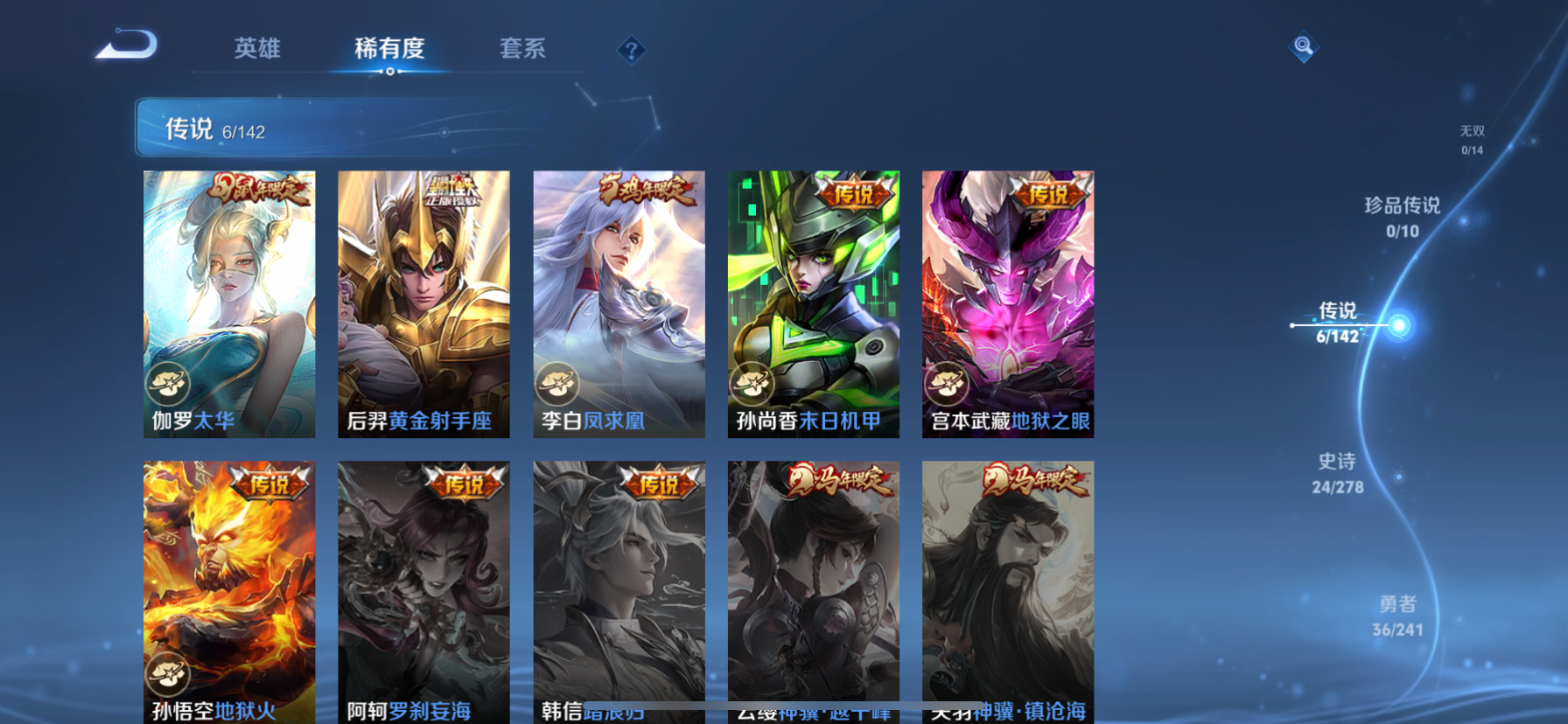Viewport: 1568px width, 724px height.
Task: Open help via the ? diamond icon
Action: coord(630,50)
